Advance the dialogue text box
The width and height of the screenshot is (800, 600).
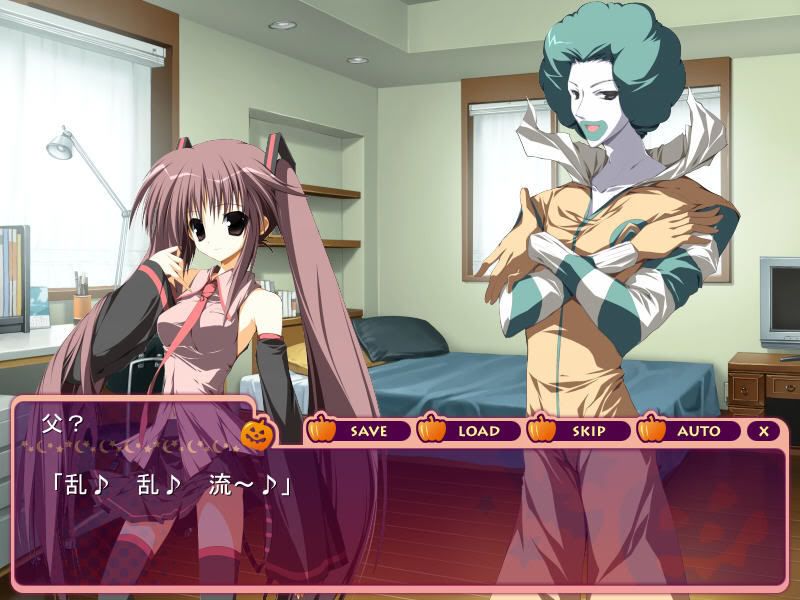400,520
